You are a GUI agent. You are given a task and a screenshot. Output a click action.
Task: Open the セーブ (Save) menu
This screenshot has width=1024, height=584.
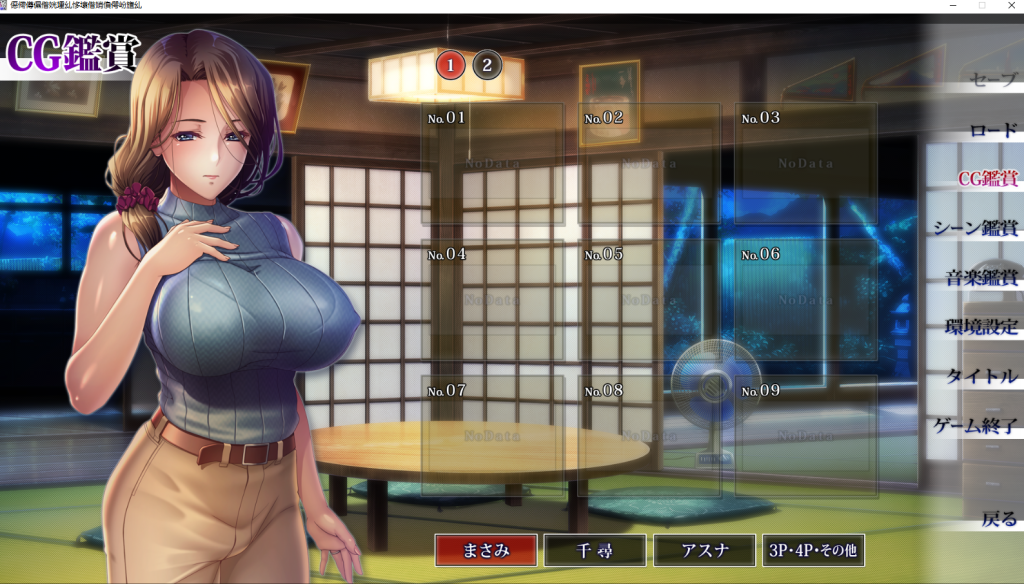tap(991, 81)
